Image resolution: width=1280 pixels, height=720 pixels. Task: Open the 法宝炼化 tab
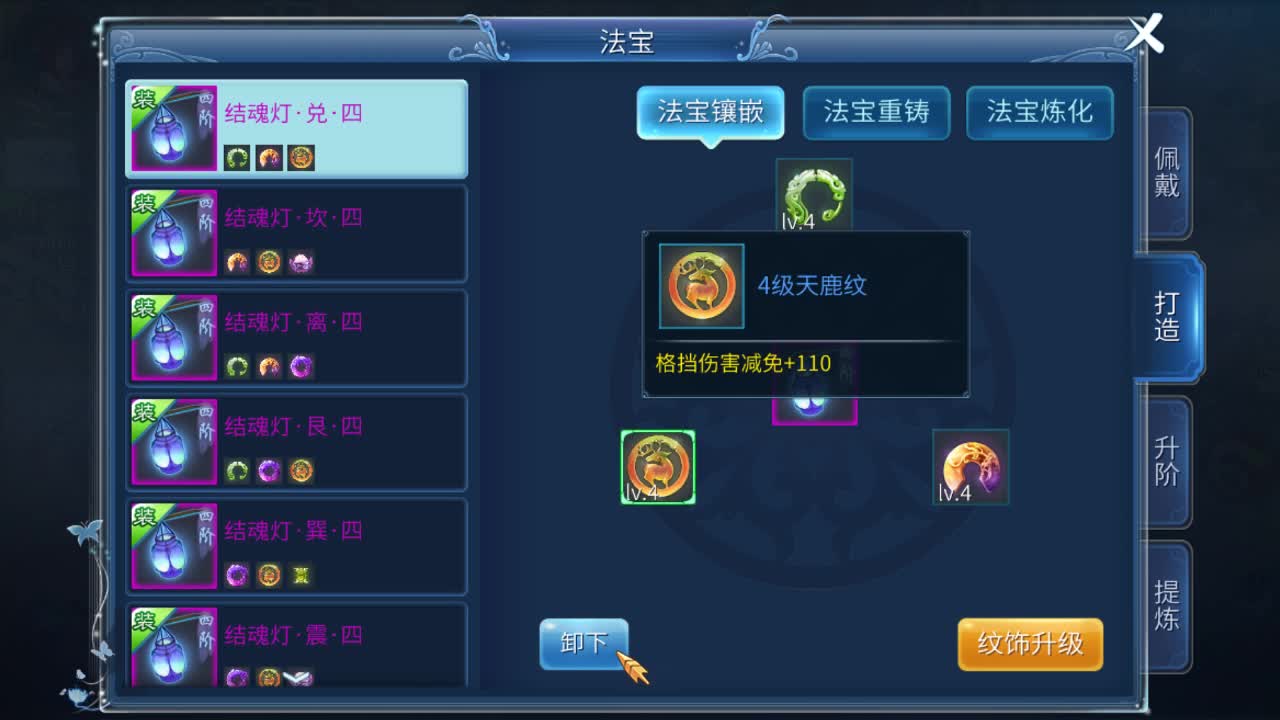[x=1039, y=113]
